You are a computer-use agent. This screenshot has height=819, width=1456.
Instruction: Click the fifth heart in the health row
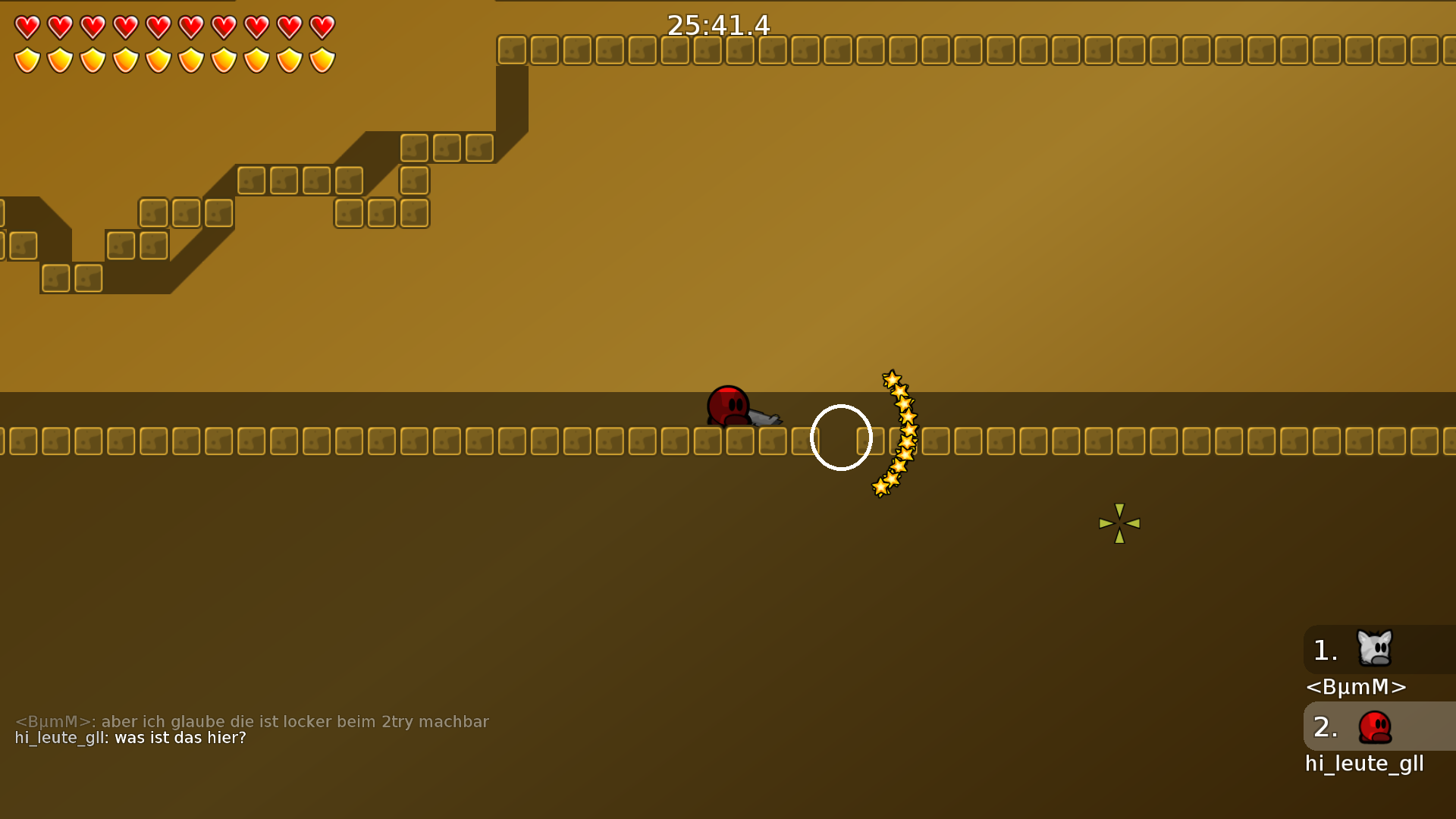pyautogui.click(x=158, y=27)
